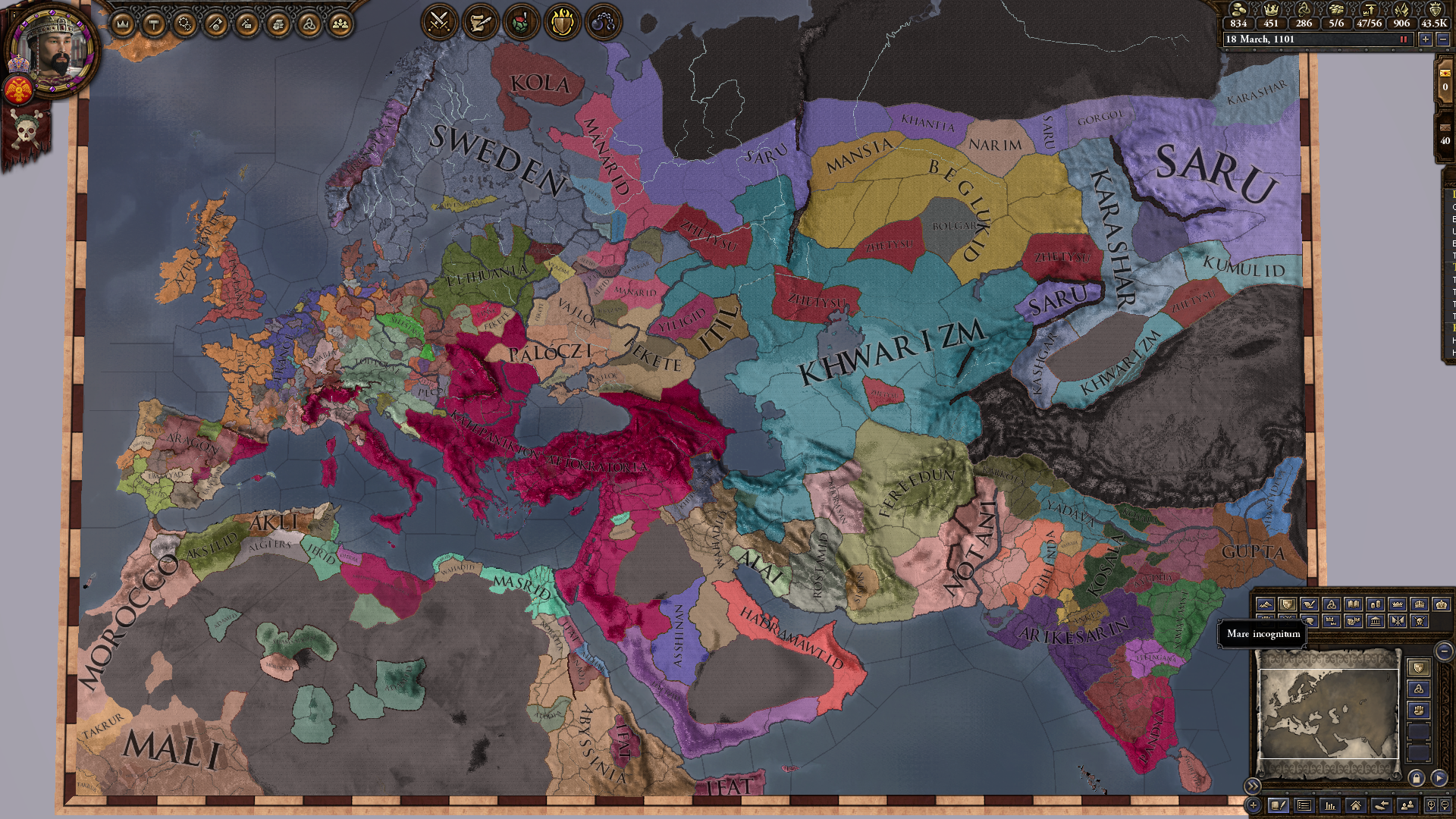The width and height of the screenshot is (1456, 819).
Task: Zoom out using the round minus control
Action: point(1444,652)
